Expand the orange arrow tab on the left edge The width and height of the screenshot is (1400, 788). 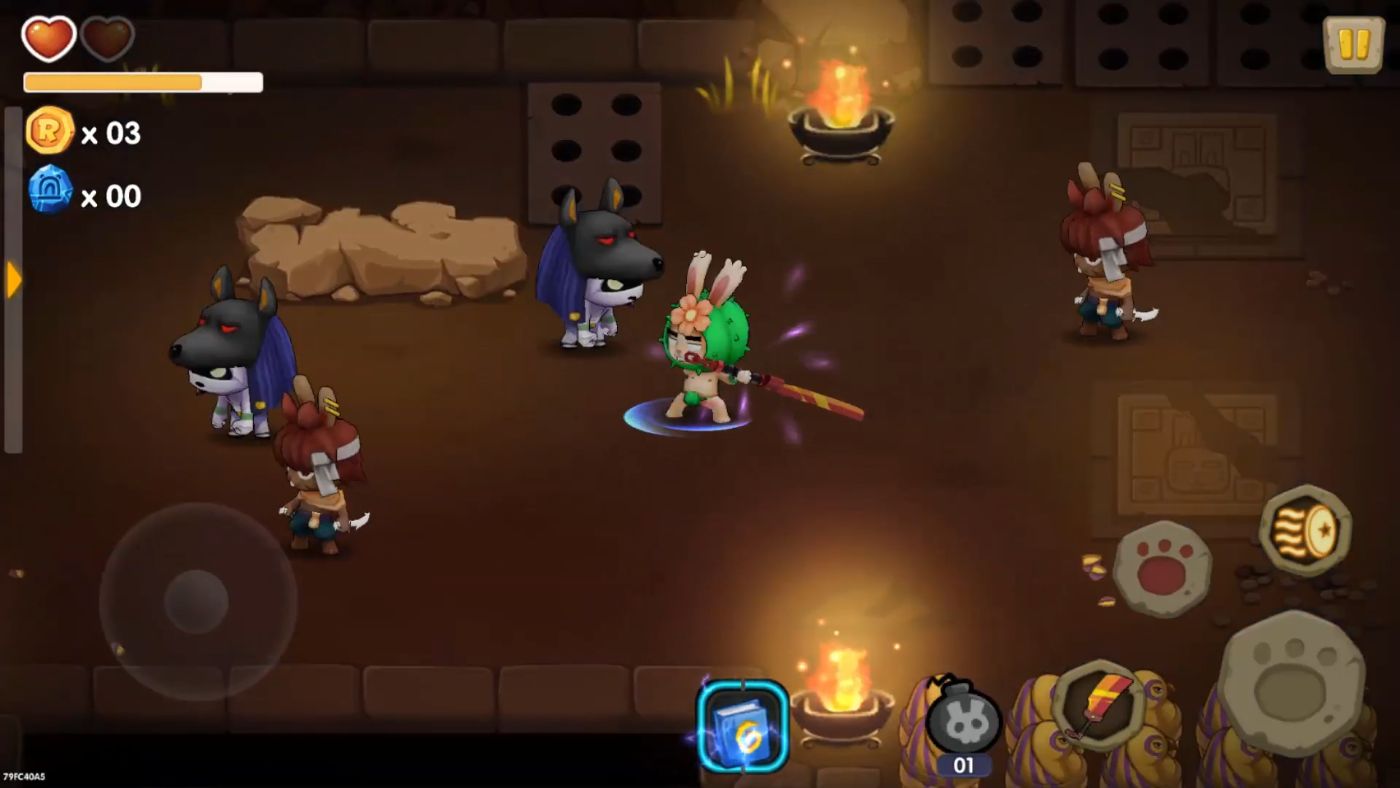coord(12,281)
